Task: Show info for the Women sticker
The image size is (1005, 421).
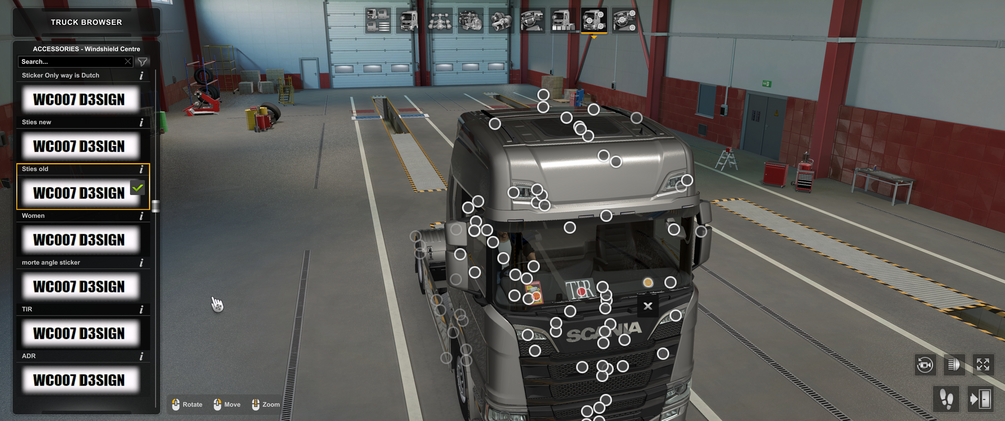Action: tap(142, 216)
